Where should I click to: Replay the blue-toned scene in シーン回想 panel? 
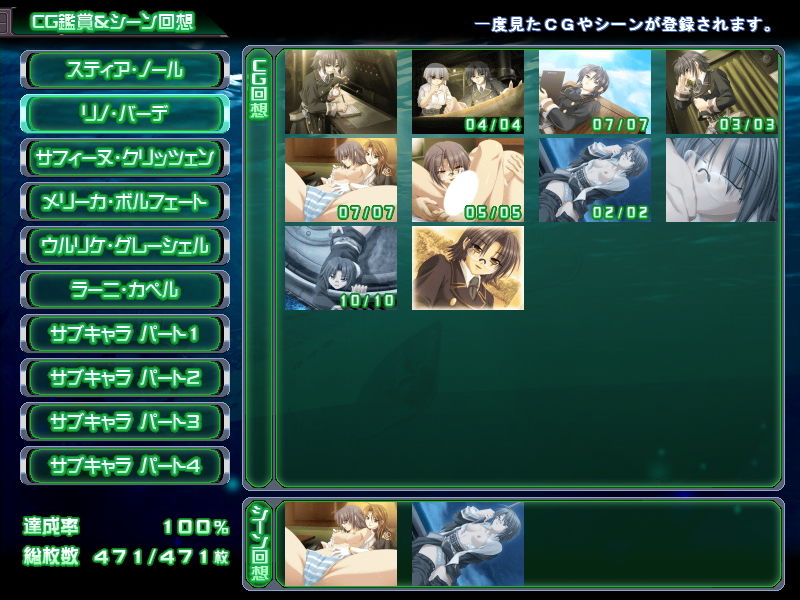coord(468,544)
